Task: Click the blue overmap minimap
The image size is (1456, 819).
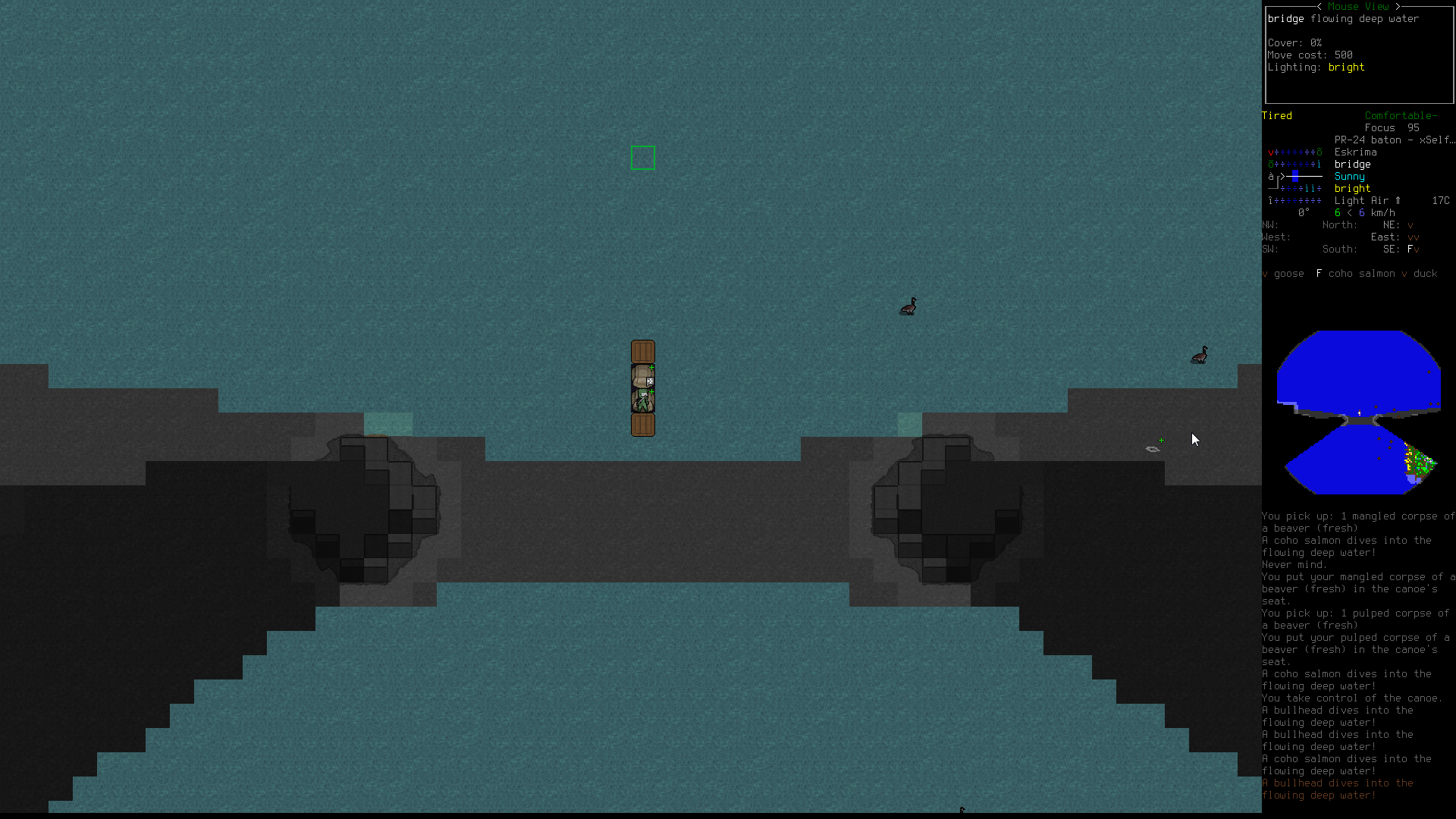Action: (x=1358, y=412)
